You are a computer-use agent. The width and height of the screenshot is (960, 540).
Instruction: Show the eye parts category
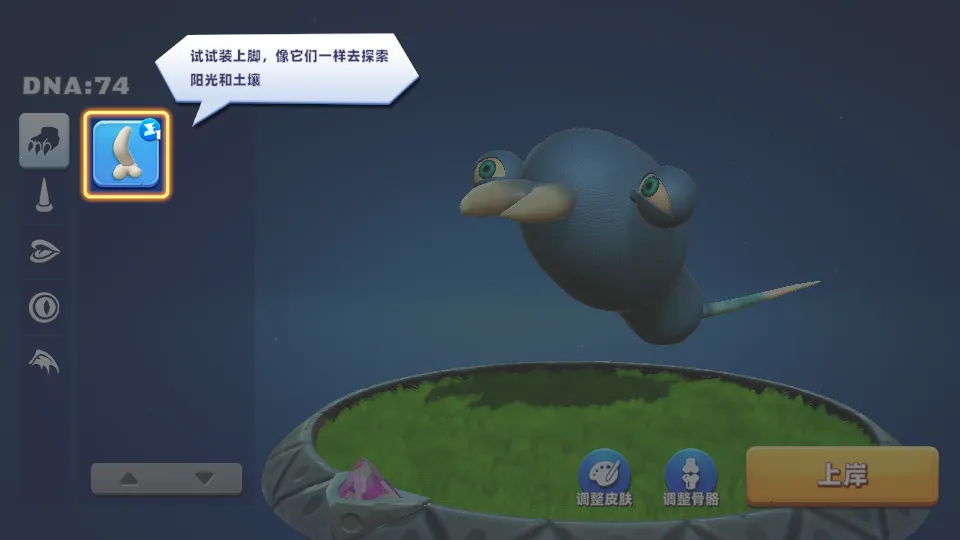44,306
